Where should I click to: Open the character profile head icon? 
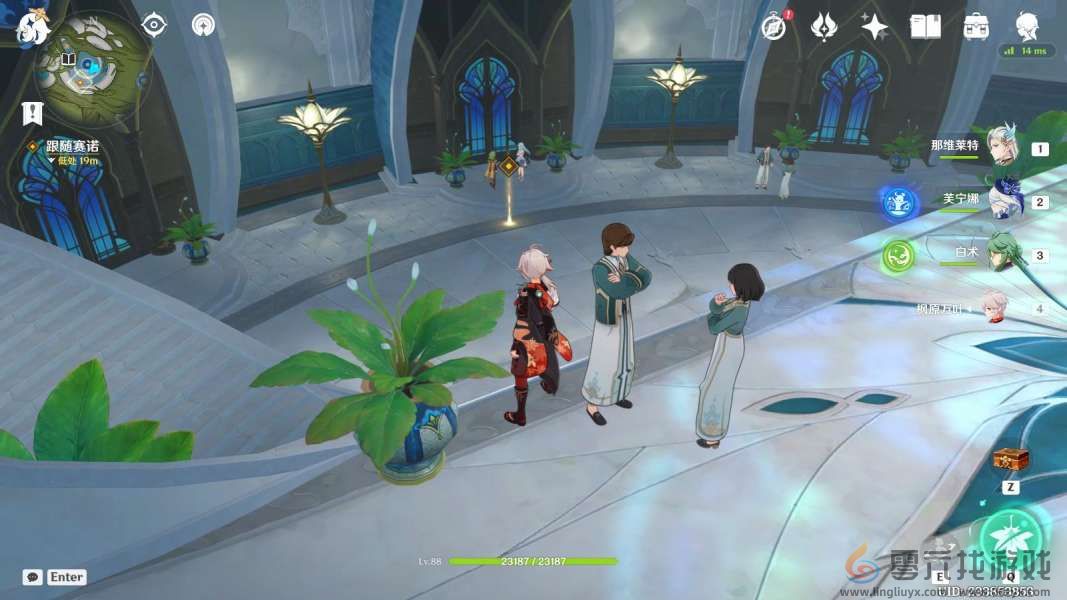(1027, 26)
